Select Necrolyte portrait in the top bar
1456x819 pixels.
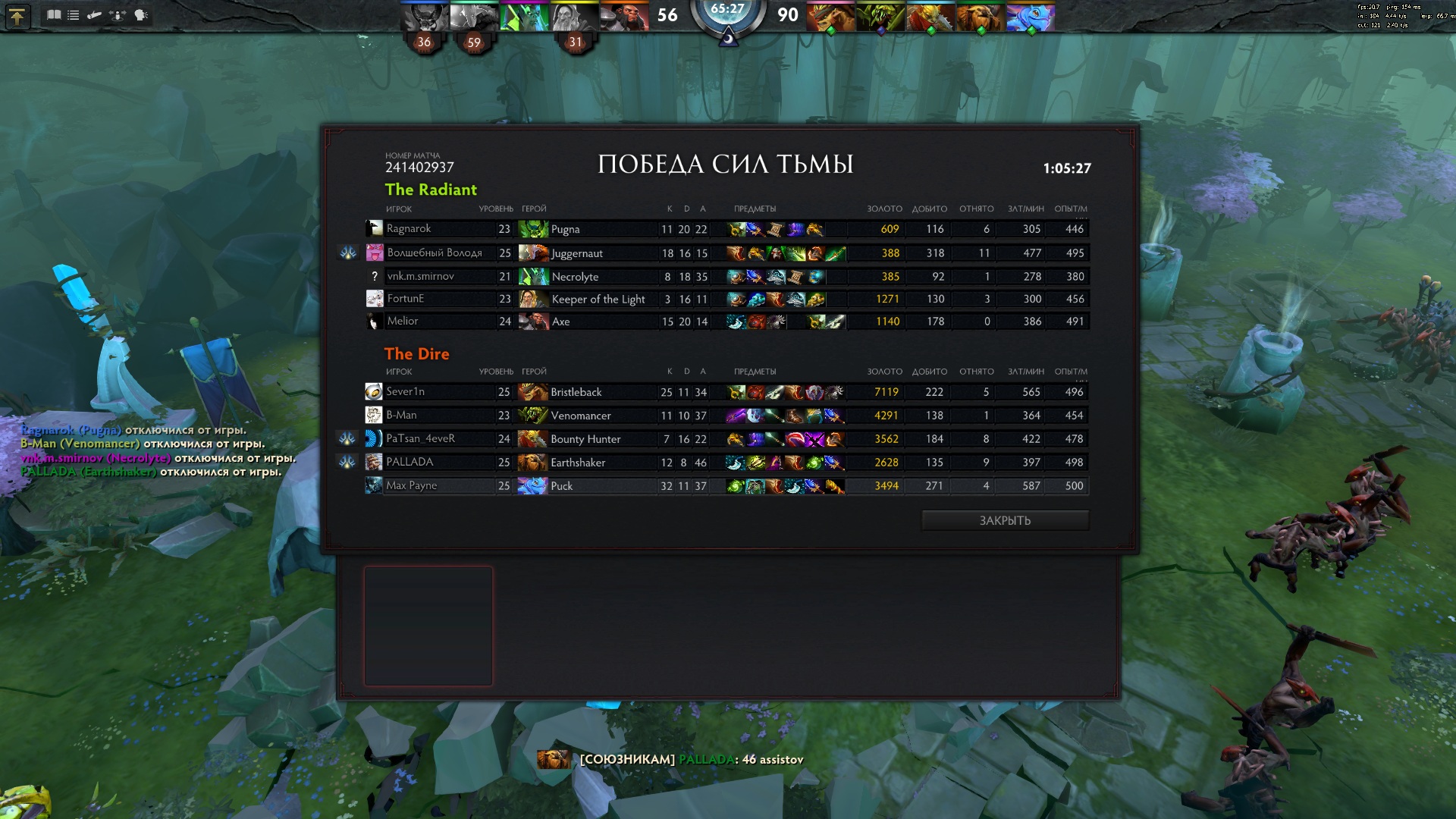pyautogui.click(x=524, y=16)
